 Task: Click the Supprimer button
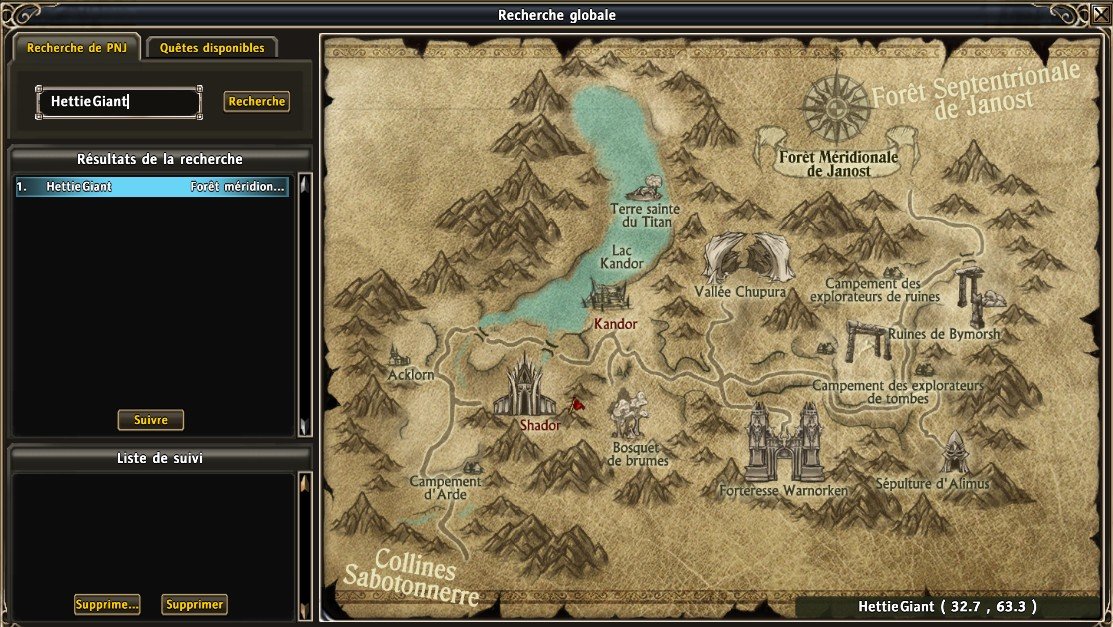(194, 604)
